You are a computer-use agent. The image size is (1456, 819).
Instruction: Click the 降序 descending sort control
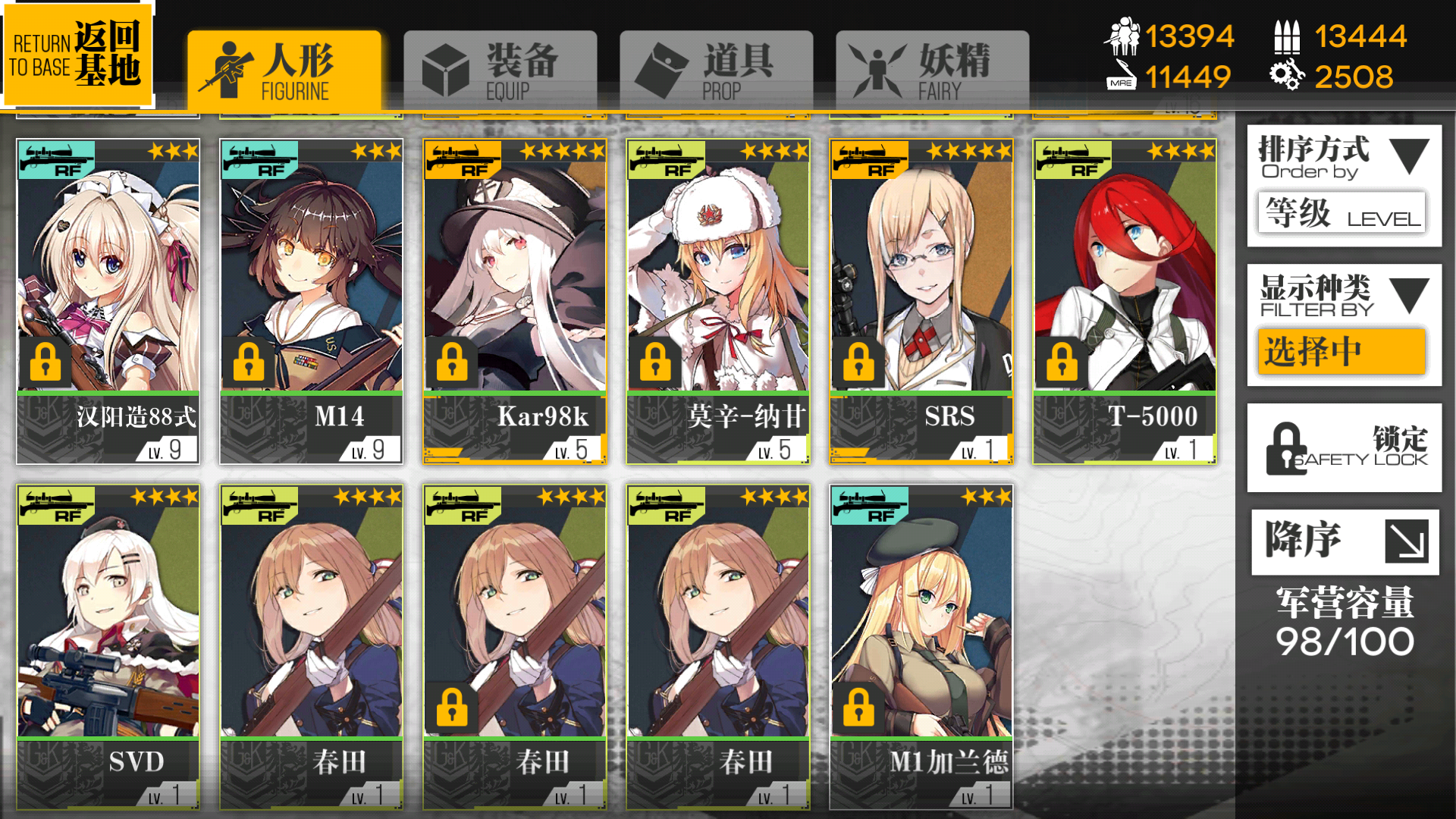click(1344, 541)
